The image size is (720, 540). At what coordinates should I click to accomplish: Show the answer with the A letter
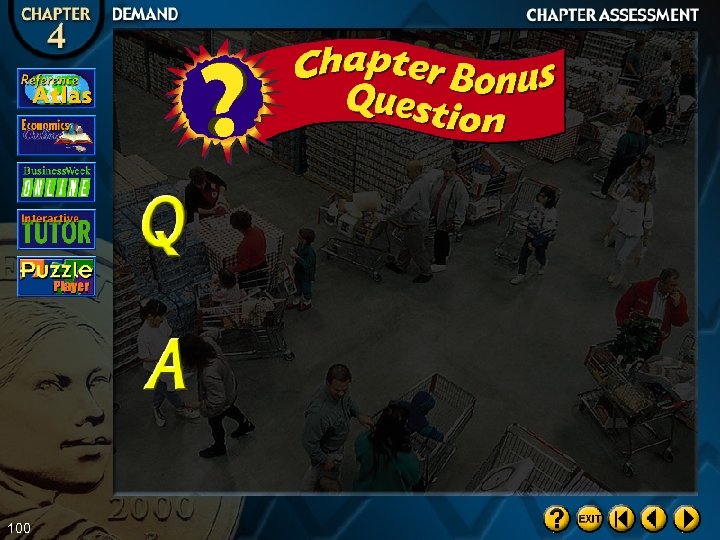point(165,364)
